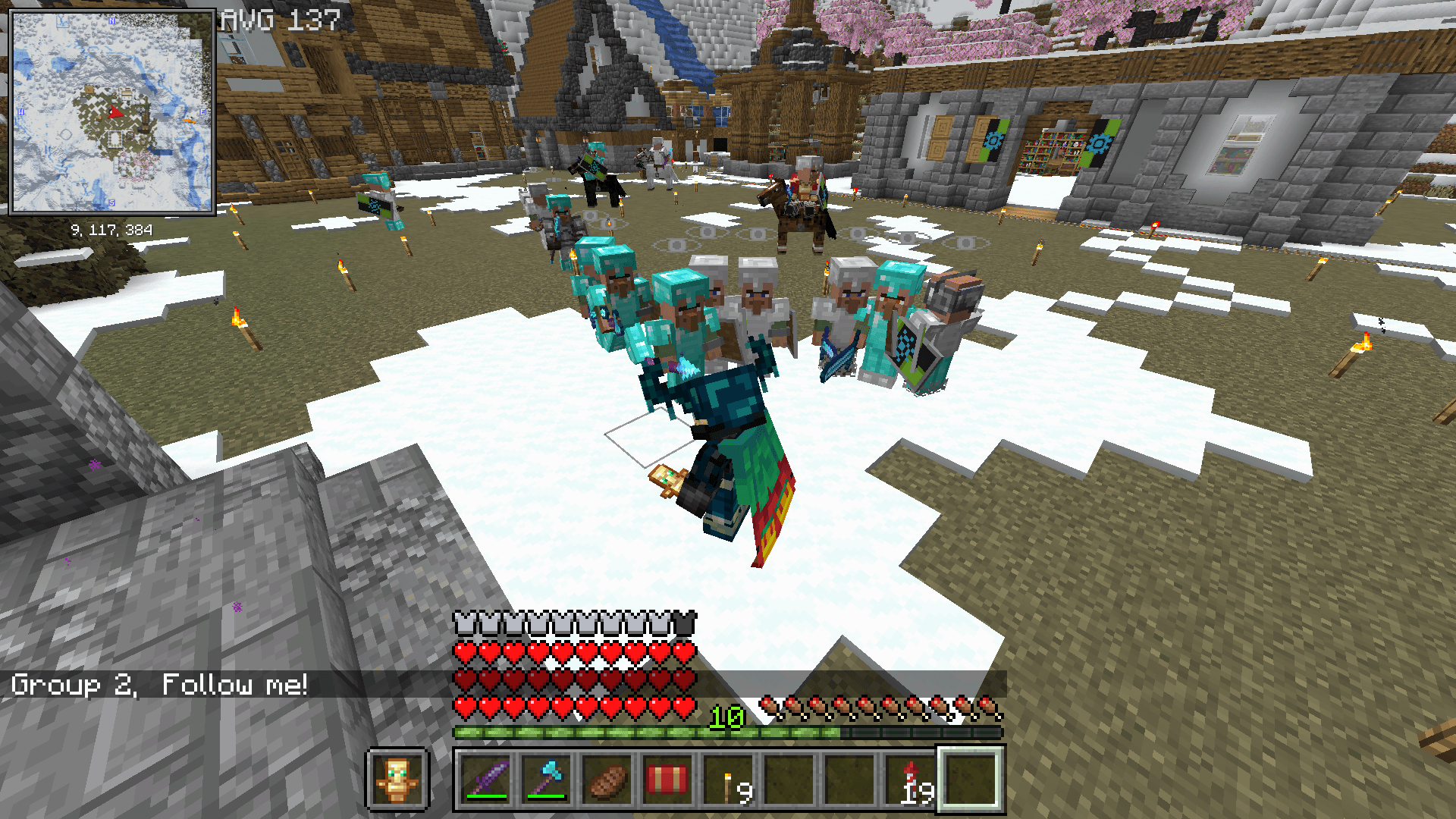Click the N compass marker on the minimap
Image resolution: width=1456 pixels, height=819 pixels.
pyautogui.click(x=112, y=20)
